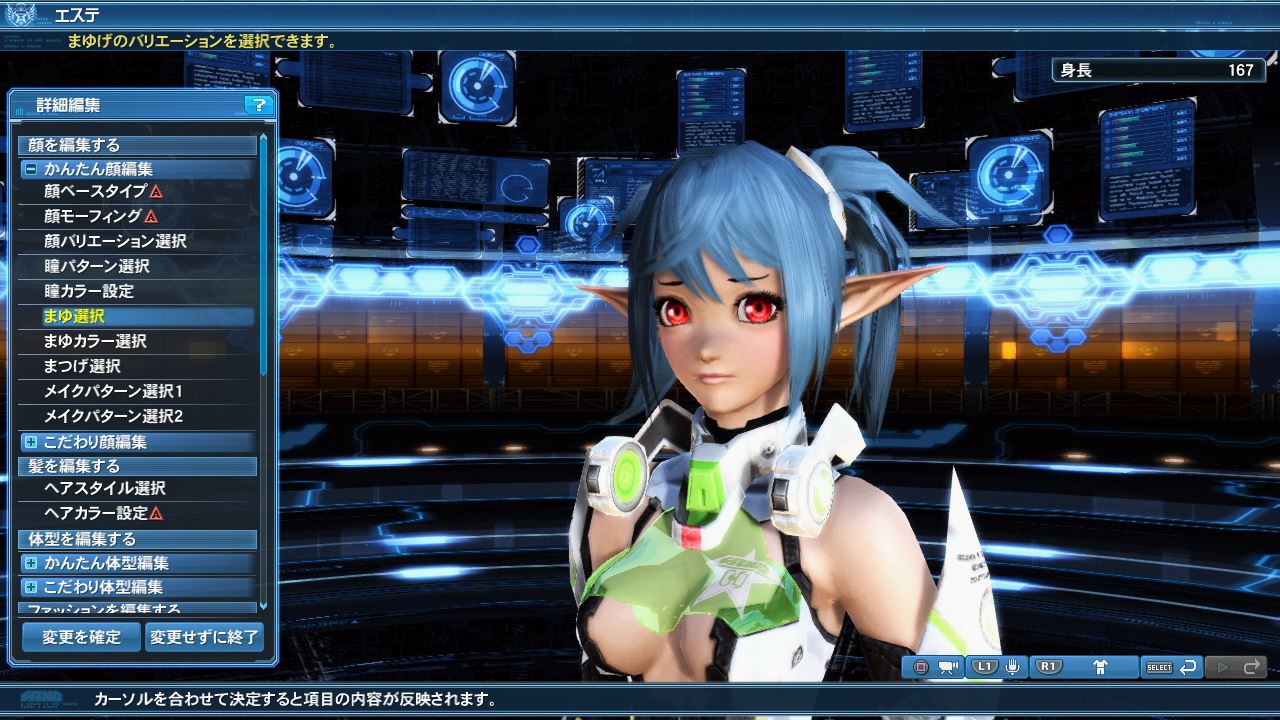Screen dimensions: 1280x720
Task: Click the help "?" icon on the 詳細編集 panel
Action: (x=259, y=106)
